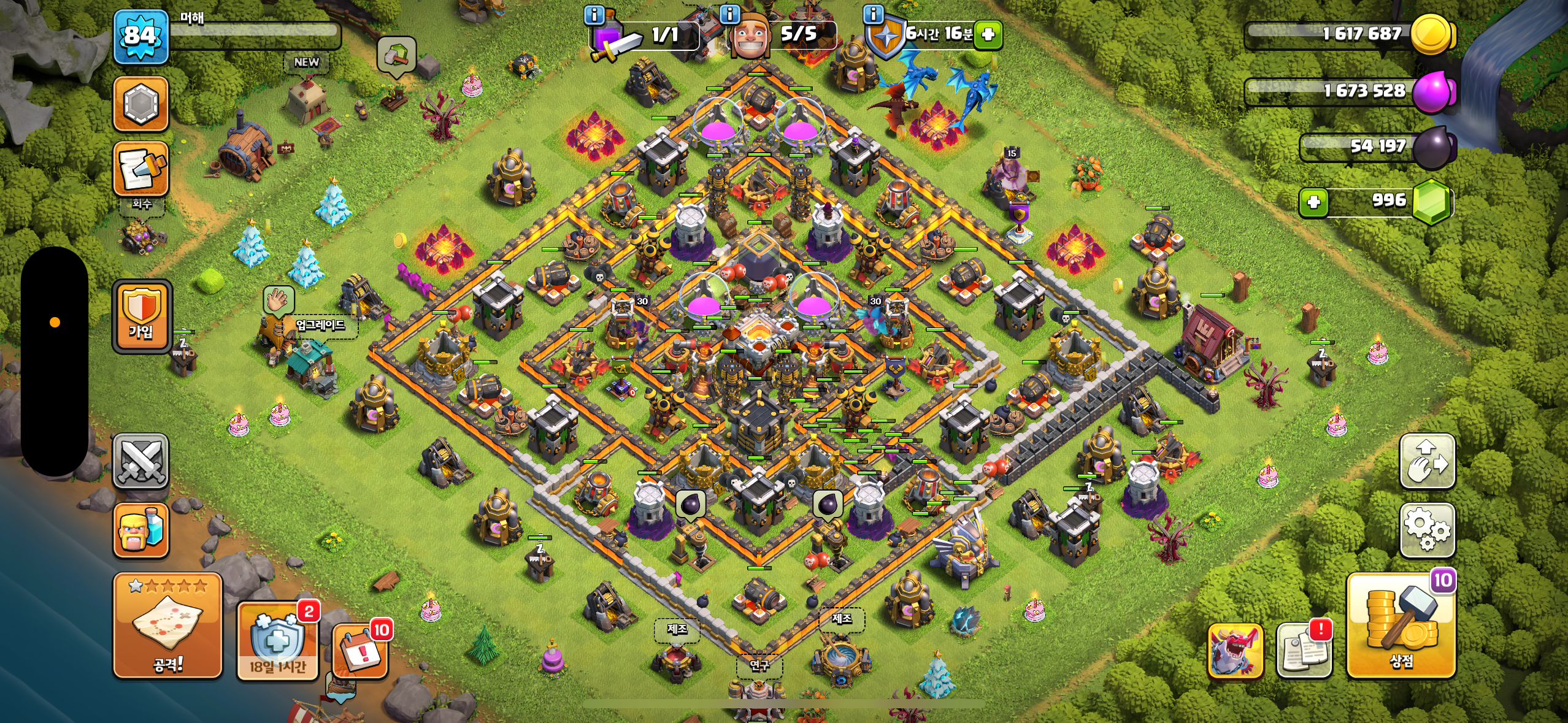Show laboratory info next to 1/1
This screenshot has width=1568, height=723.
(x=594, y=15)
